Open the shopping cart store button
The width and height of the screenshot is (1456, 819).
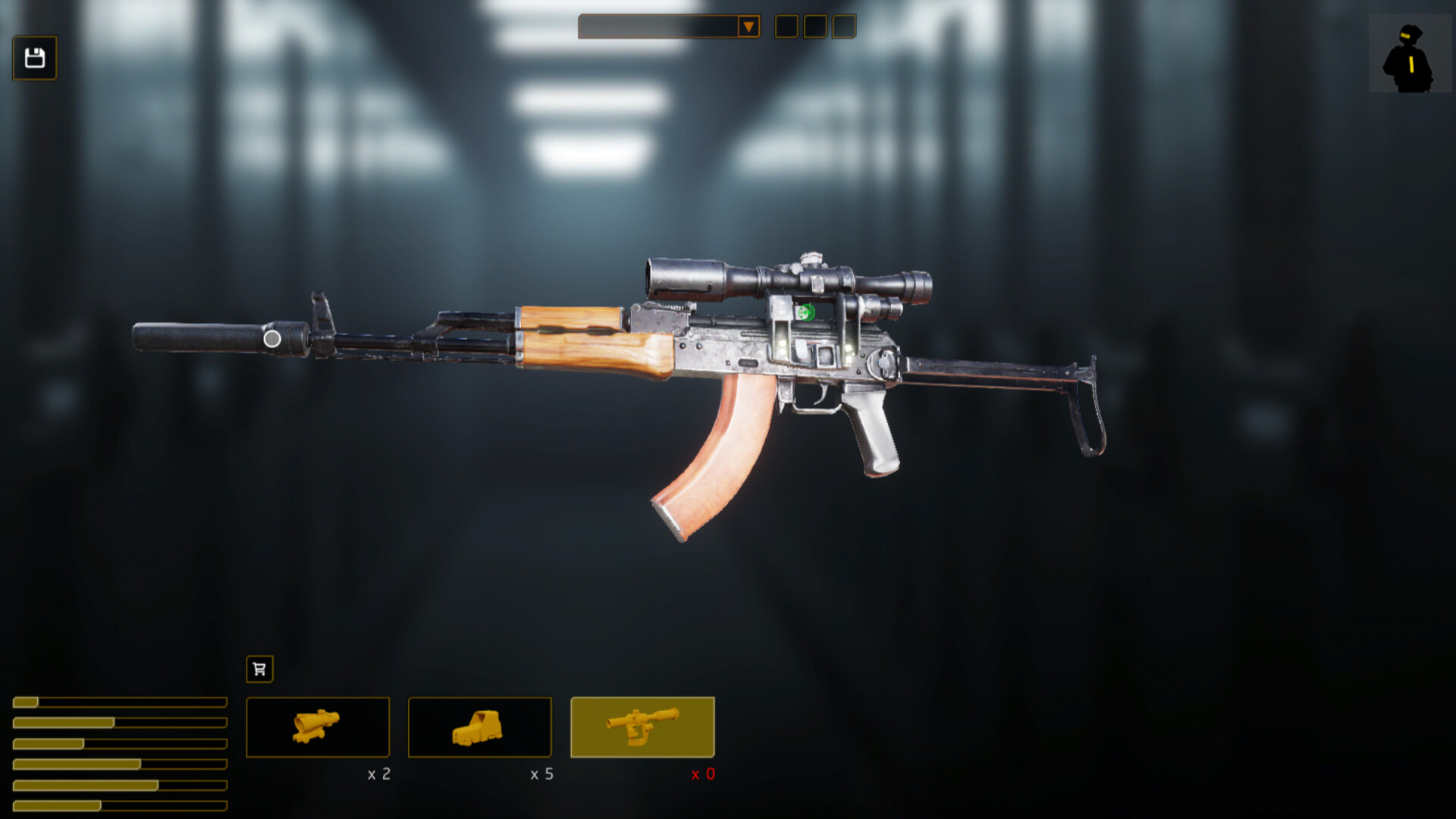[259, 669]
